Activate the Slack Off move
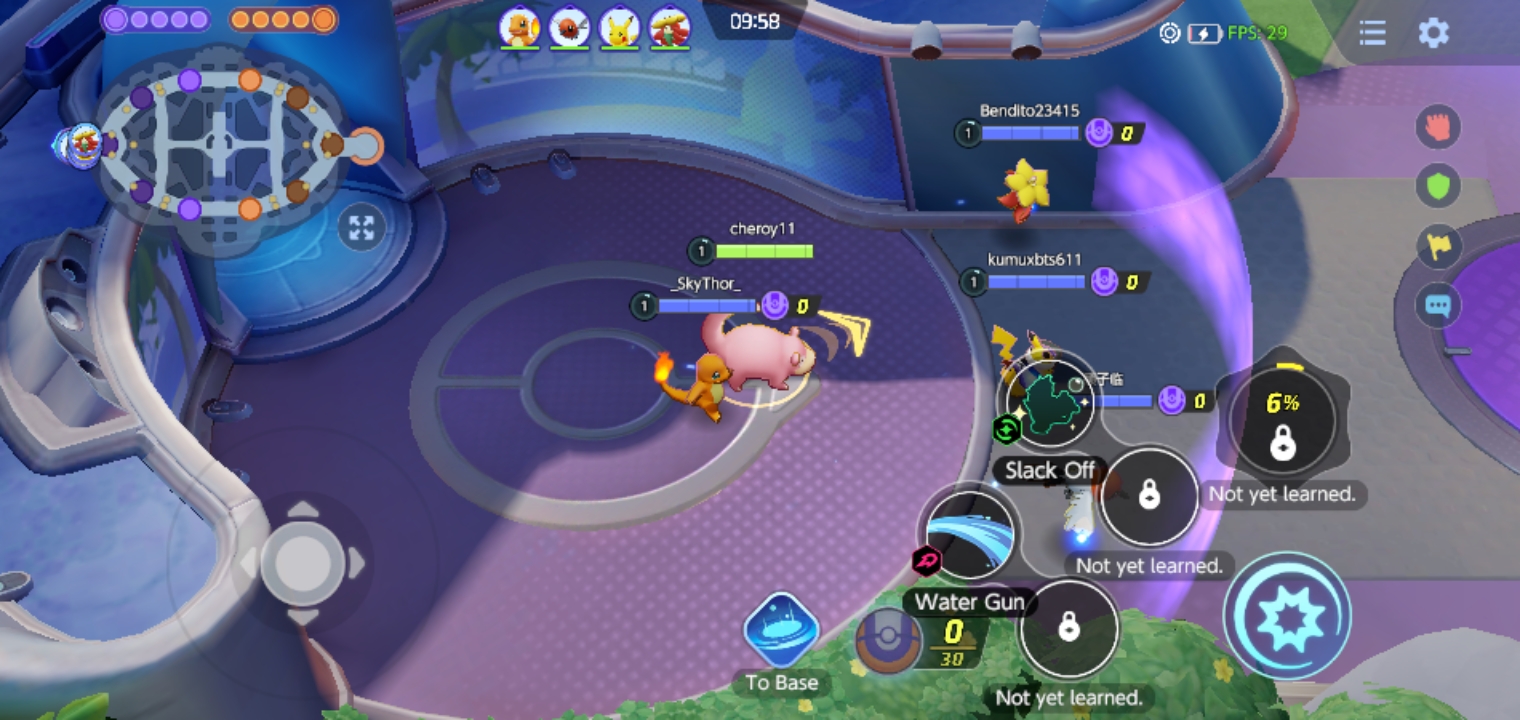This screenshot has height=720, width=1520. pos(1049,402)
